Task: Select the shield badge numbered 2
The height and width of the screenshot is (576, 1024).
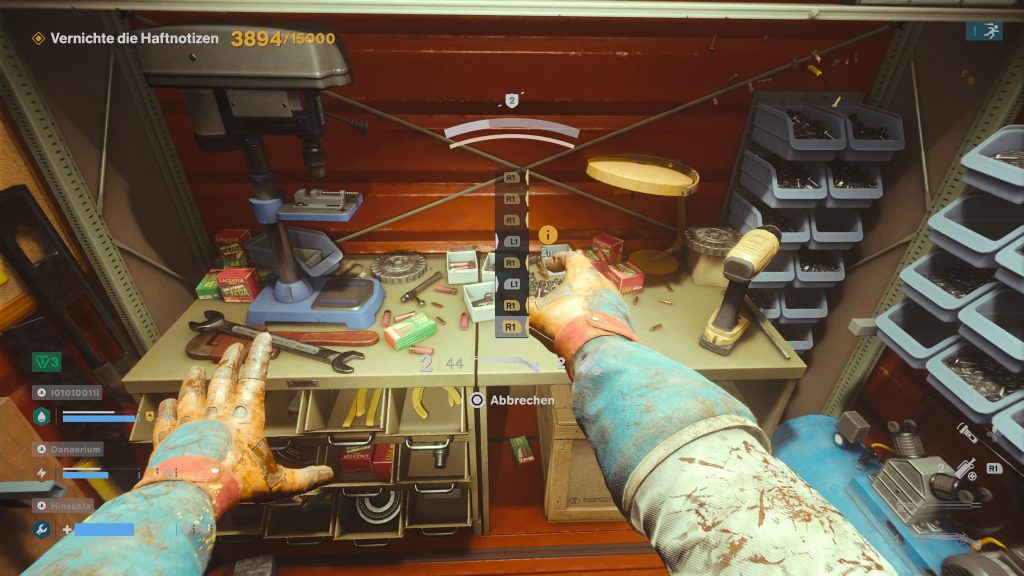Action: click(512, 100)
